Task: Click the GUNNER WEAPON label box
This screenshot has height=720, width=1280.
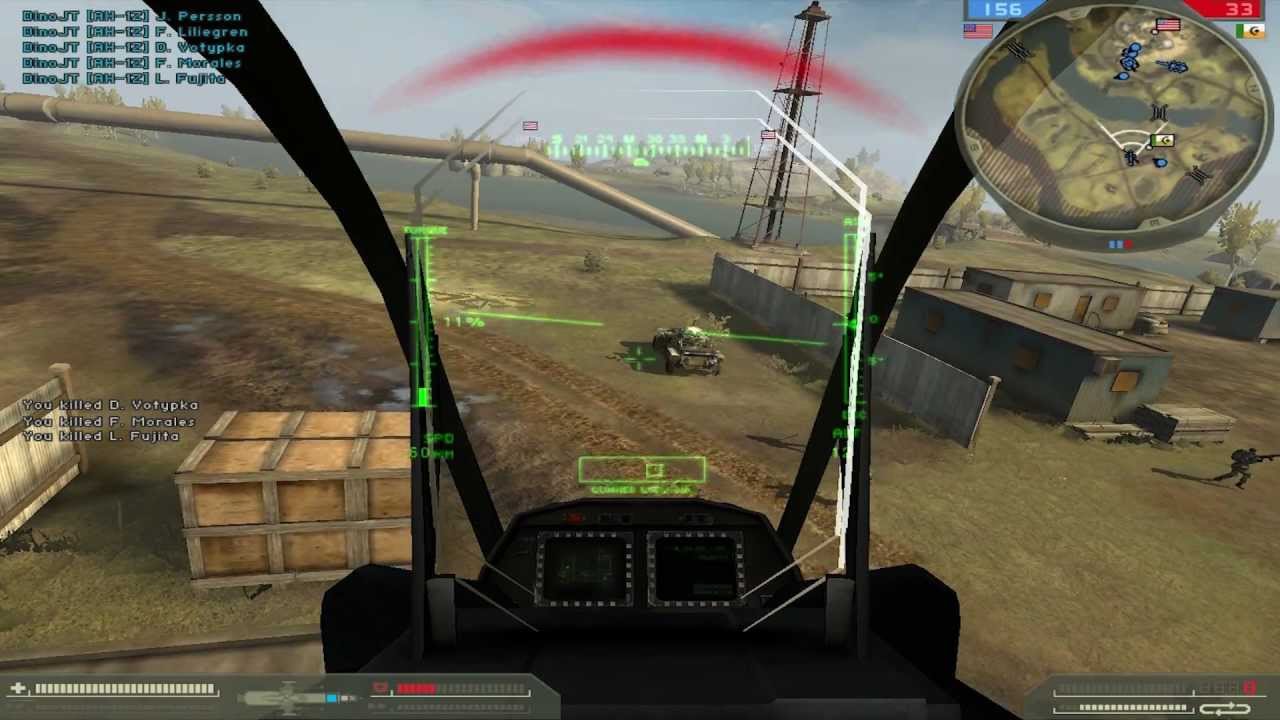Action: (x=641, y=470)
